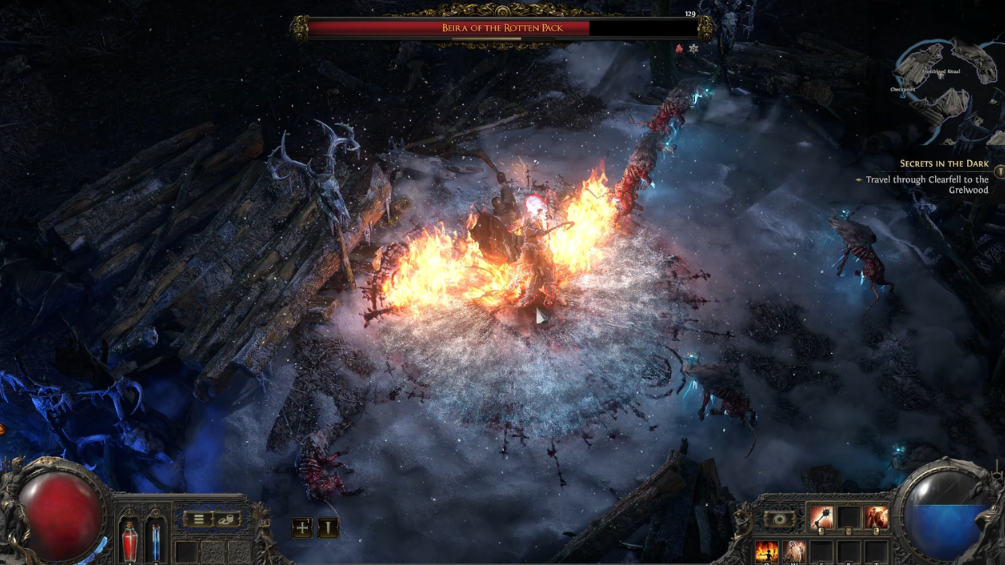
Task: Activate the mace strike skill
Action: [822, 517]
